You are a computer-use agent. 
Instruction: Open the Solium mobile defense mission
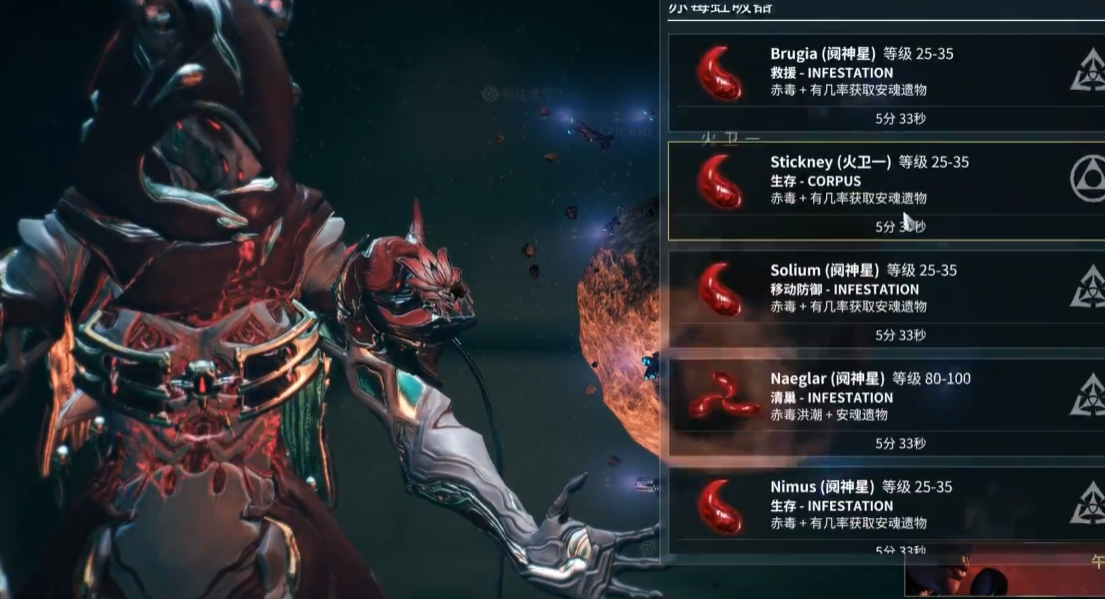(x=886, y=289)
